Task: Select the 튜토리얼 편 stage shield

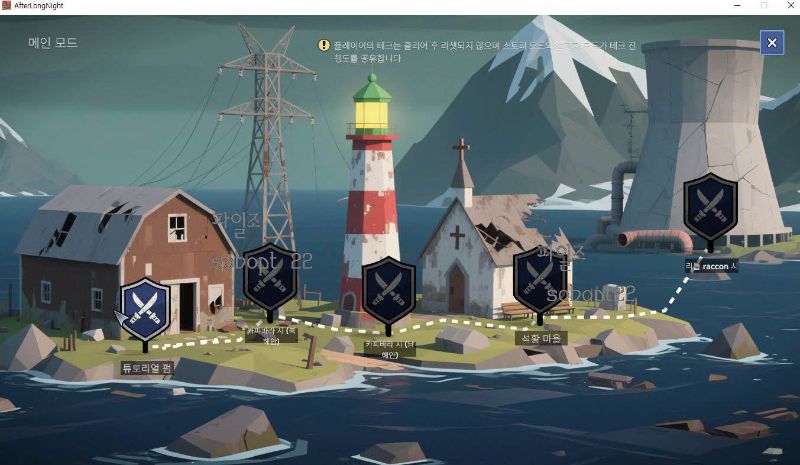Action: click(146, 309)
